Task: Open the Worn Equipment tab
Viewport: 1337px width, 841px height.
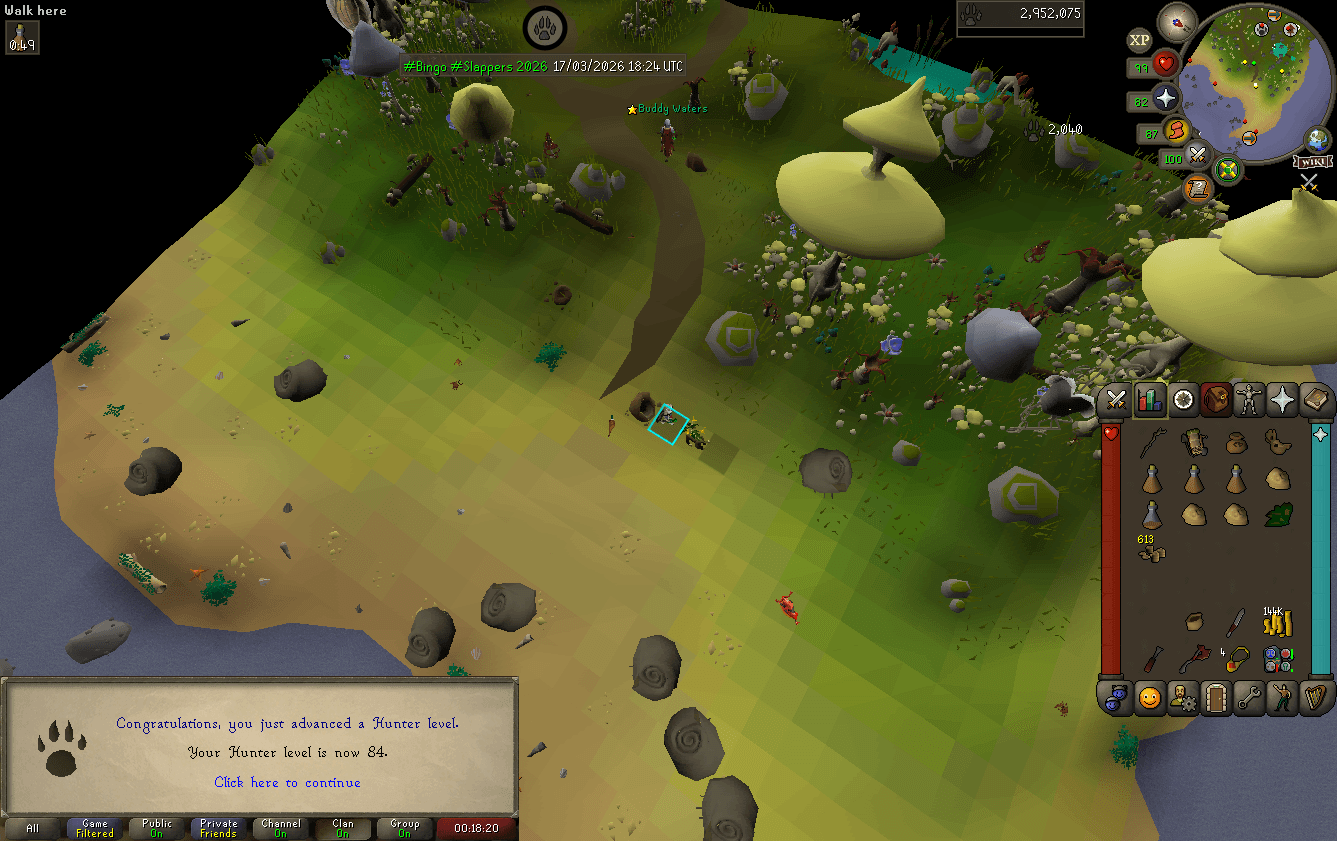Action: coord(1250,400)
